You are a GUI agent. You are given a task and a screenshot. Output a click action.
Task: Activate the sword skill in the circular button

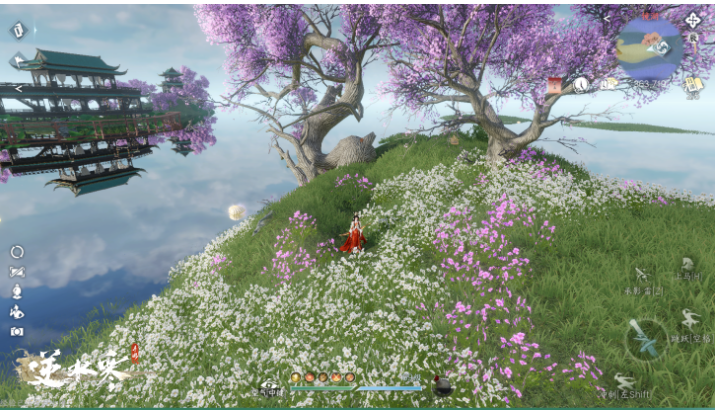pos(646,338)
